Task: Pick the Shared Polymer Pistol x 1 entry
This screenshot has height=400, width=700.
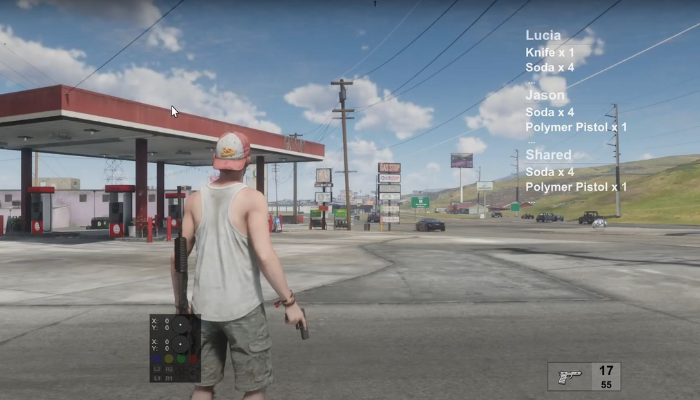Action: pos(576,187)
